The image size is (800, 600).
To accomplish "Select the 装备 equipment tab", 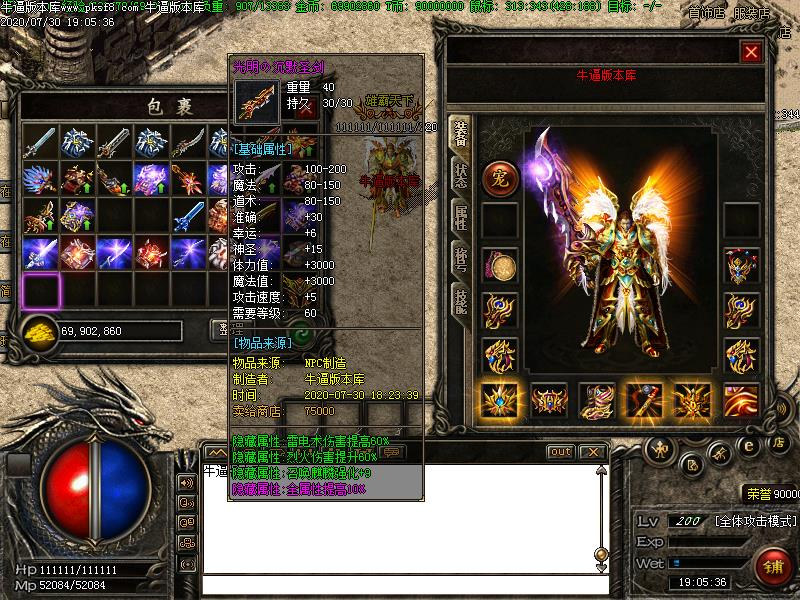I will click(460, 131).
